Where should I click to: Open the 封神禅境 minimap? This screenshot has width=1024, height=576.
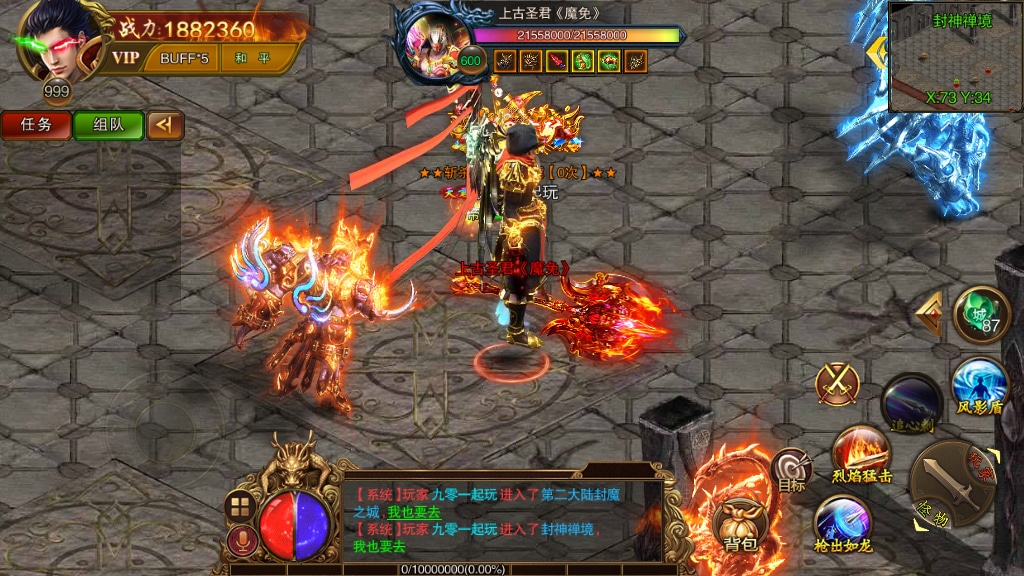coord(953,58)
